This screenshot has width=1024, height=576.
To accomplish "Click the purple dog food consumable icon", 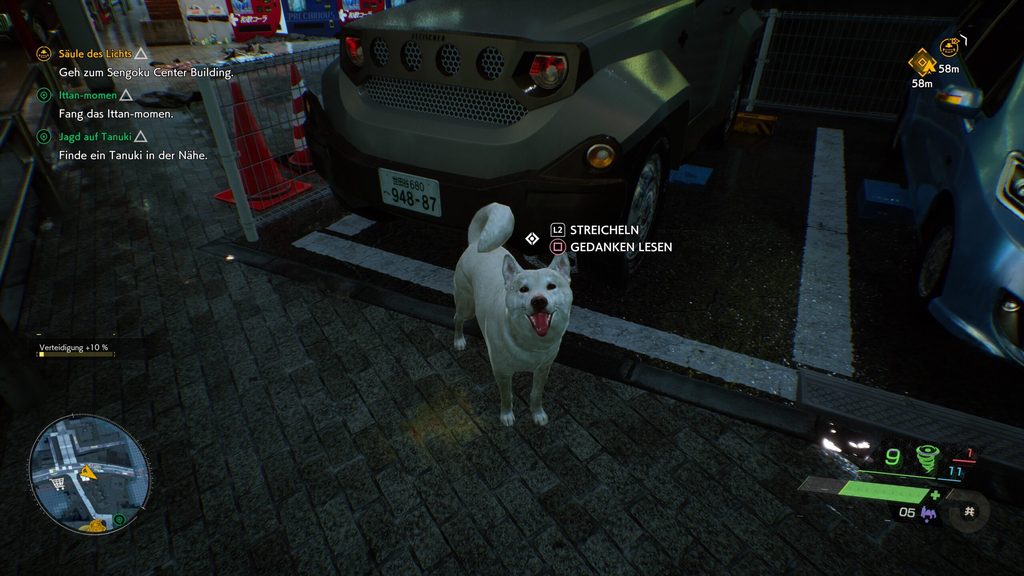I will click(929, 514).
